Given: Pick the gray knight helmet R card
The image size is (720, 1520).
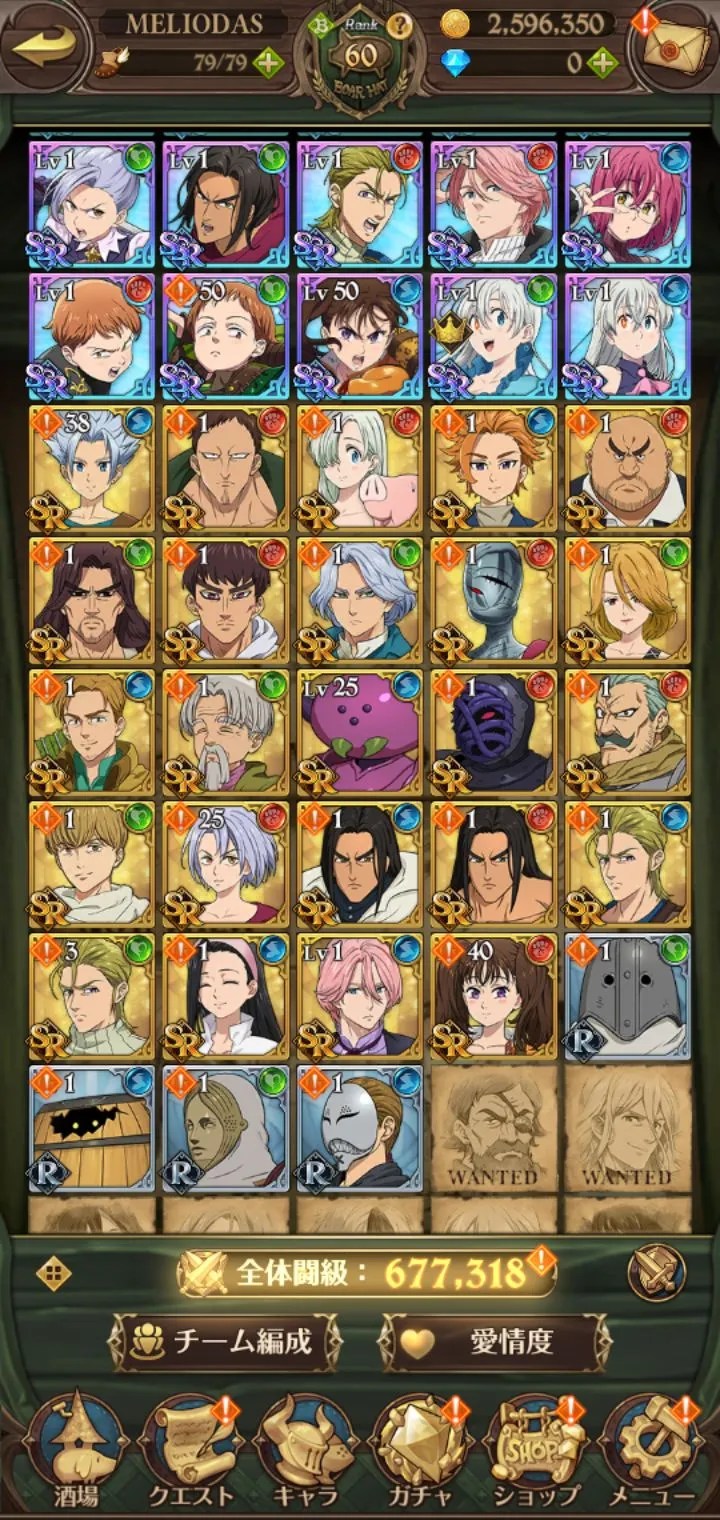Looking at the screenshot, I should 627,996.
